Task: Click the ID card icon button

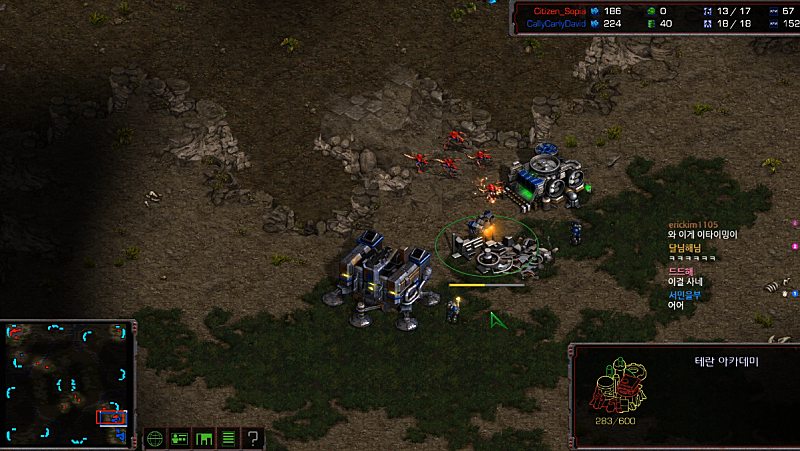Action: tap(180, 438)
